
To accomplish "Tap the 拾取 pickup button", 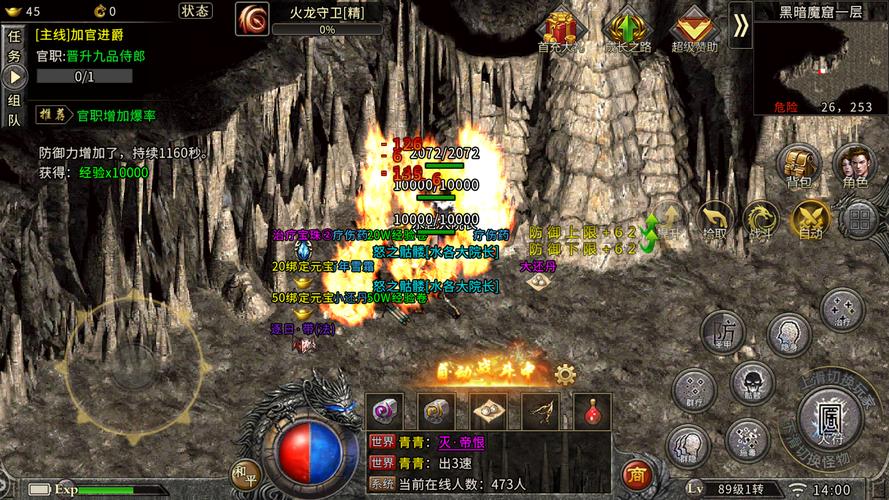I will (x=714, y=219).
